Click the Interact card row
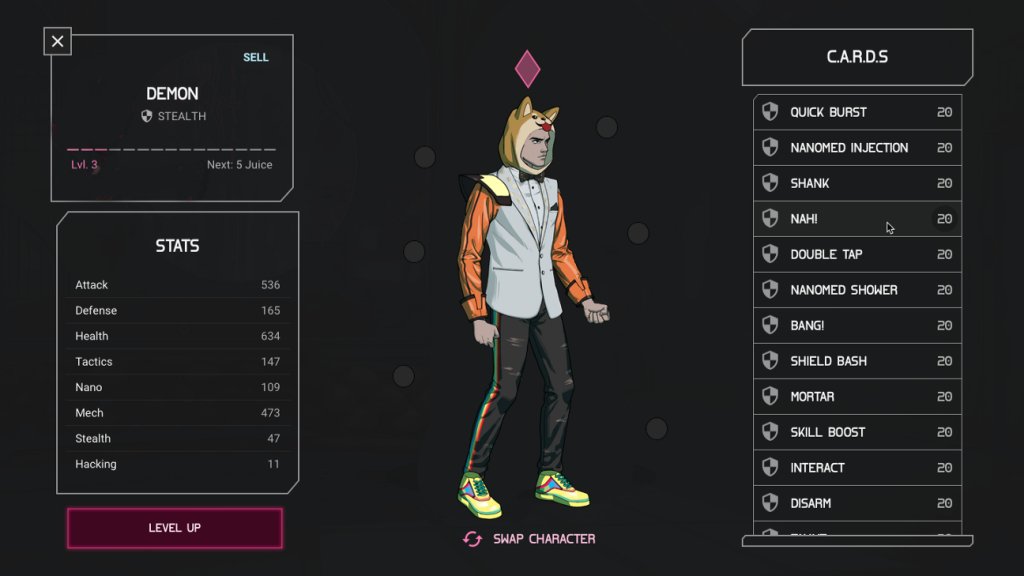Viewport: 1024px width, 576px height. click(857, 468)
